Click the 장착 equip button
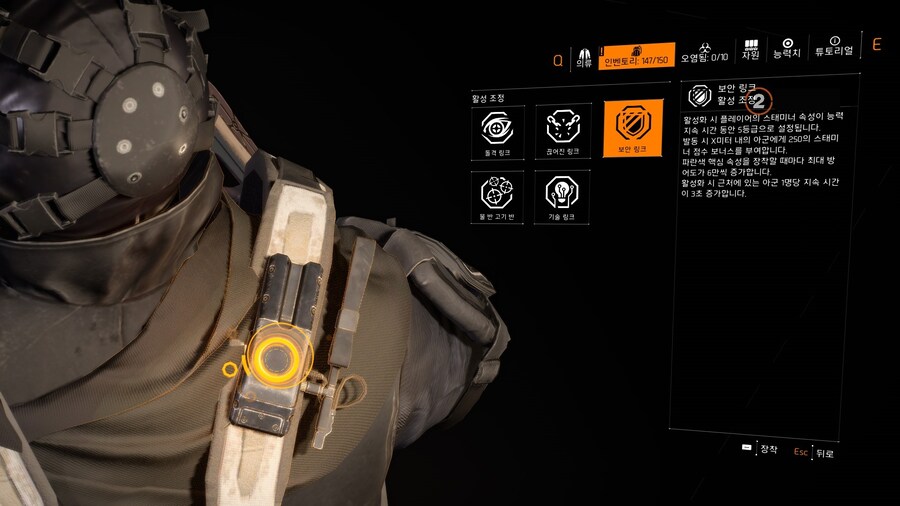900x506 pixels. tap(761, 449)
